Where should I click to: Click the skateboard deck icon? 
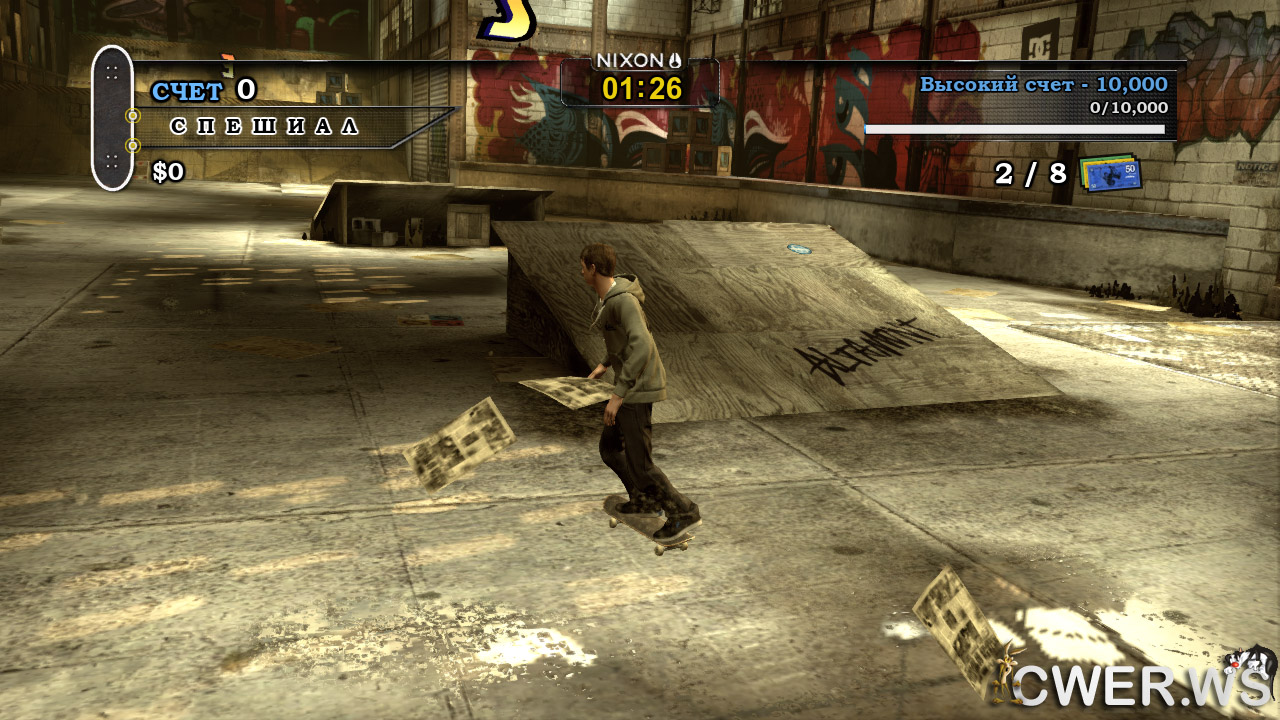(x=112, y=118)
